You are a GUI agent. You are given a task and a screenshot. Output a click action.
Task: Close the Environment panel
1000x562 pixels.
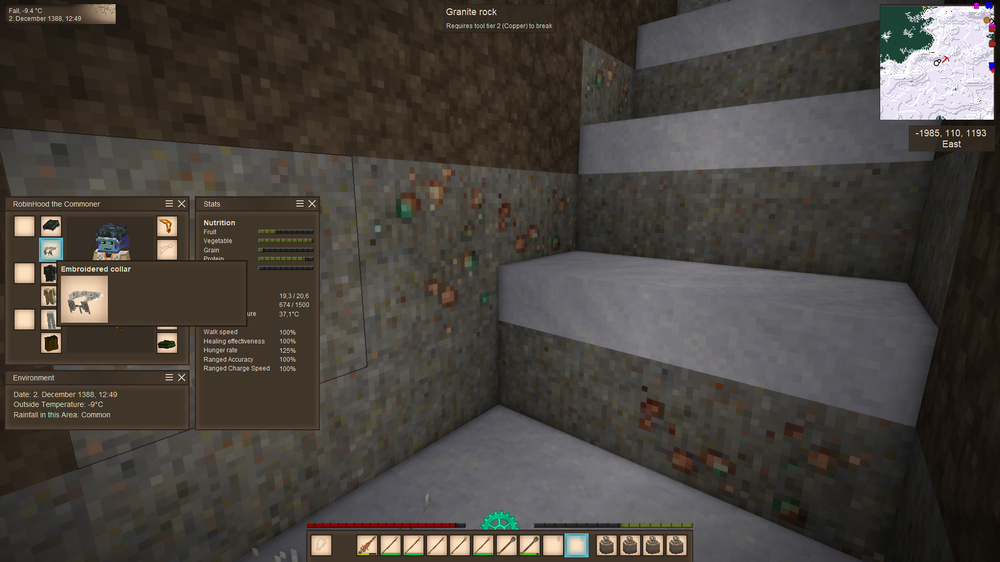click(181, 378)
